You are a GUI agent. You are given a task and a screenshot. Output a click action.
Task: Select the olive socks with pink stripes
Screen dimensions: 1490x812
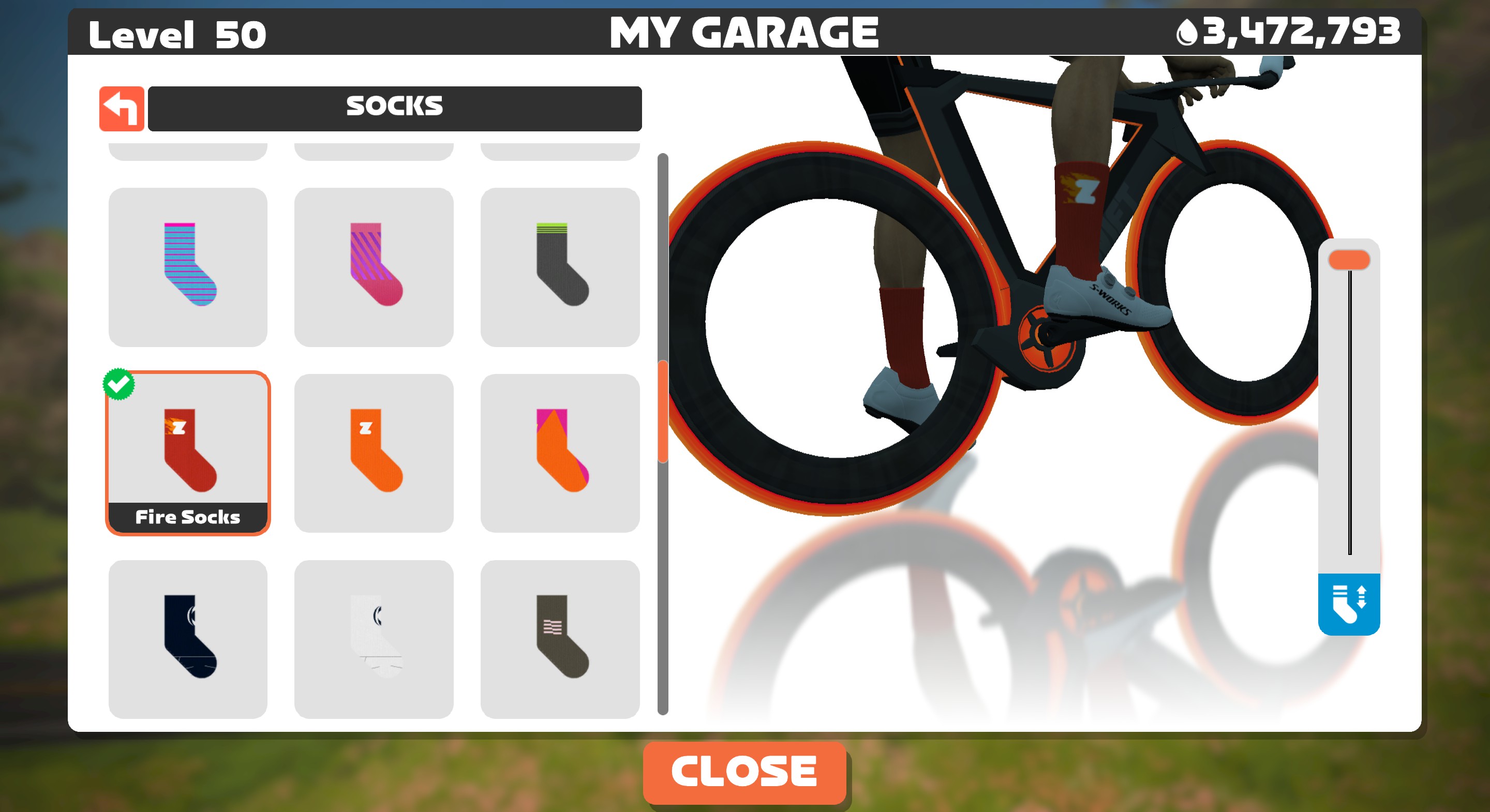click(x=560, y=639)
